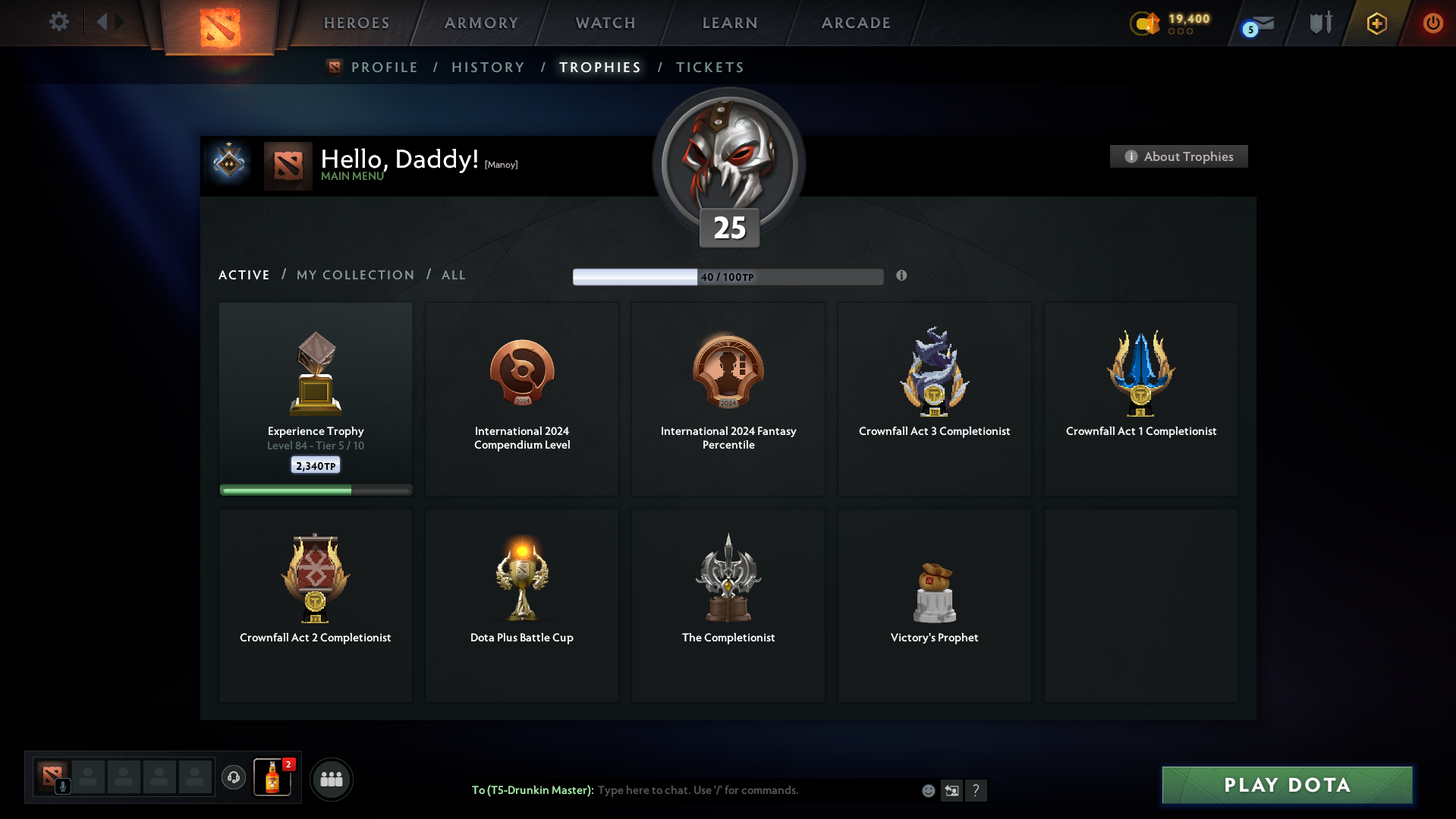Expand the trophy info tooltip icon
The height and width of the screenshot is (819, 1456).
pyautogui.click(x=902, y=276)
